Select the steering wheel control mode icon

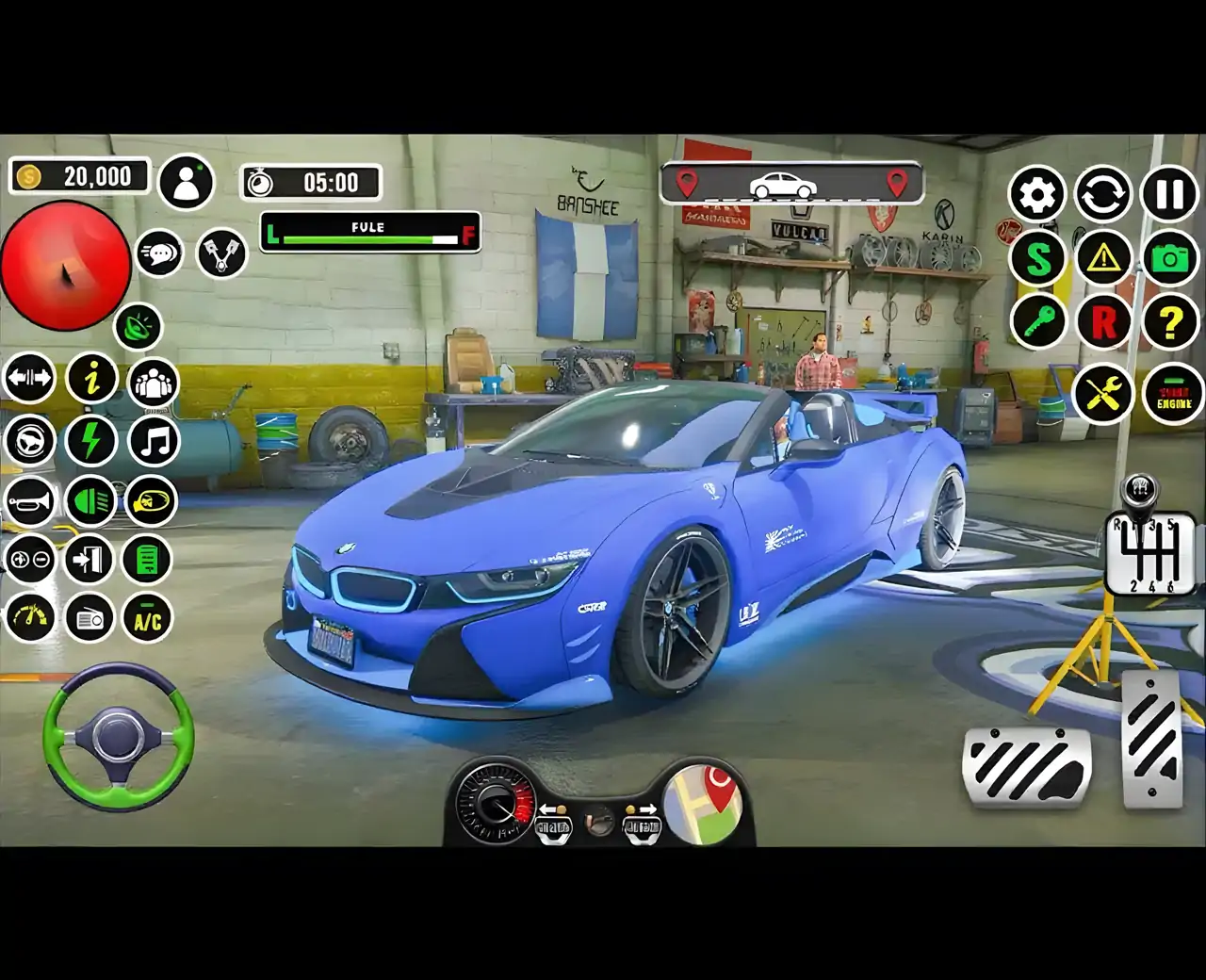(x=28, y=441)
